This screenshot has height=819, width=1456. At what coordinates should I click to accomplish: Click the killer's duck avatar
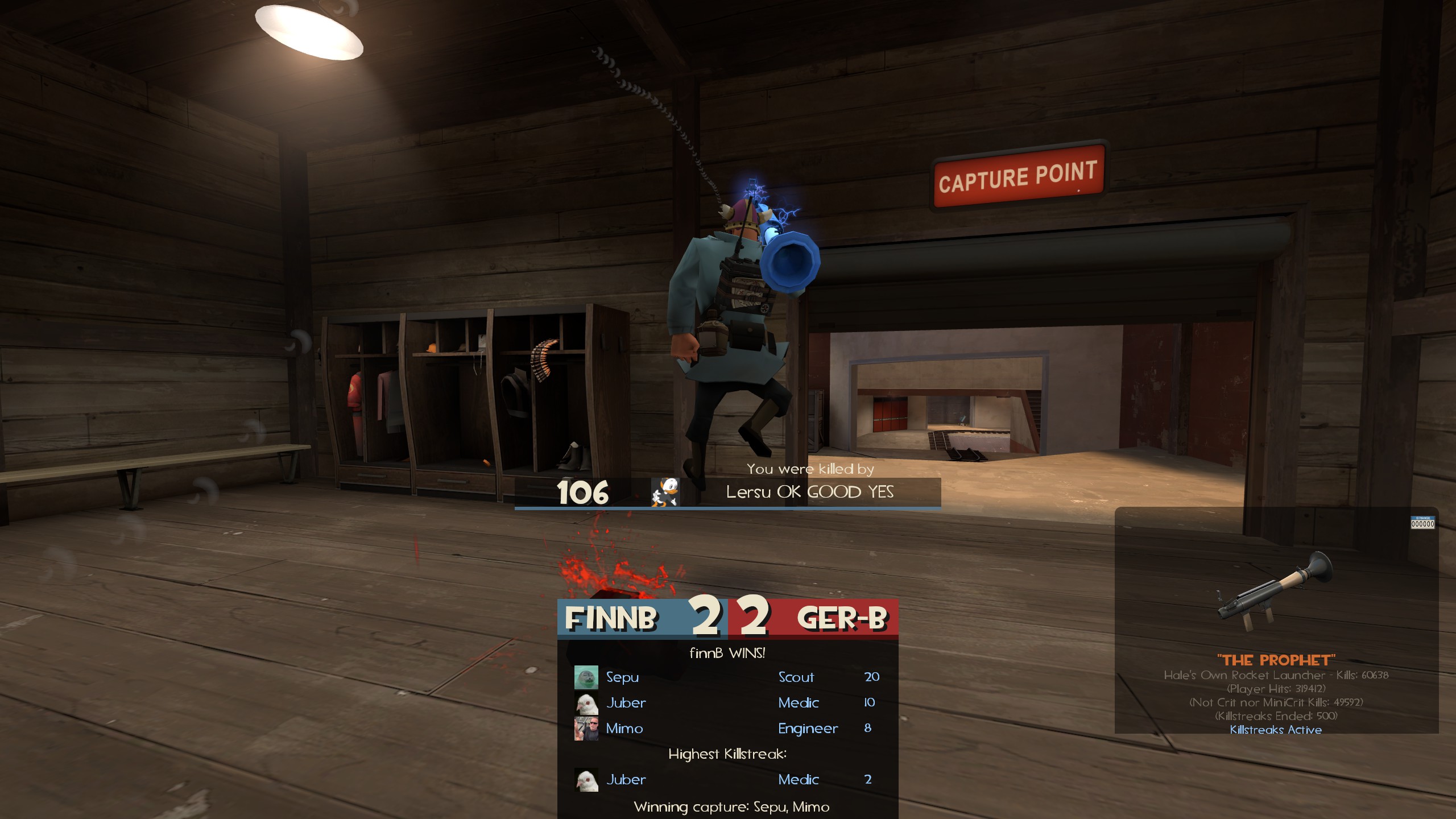[x=664, y=492]
